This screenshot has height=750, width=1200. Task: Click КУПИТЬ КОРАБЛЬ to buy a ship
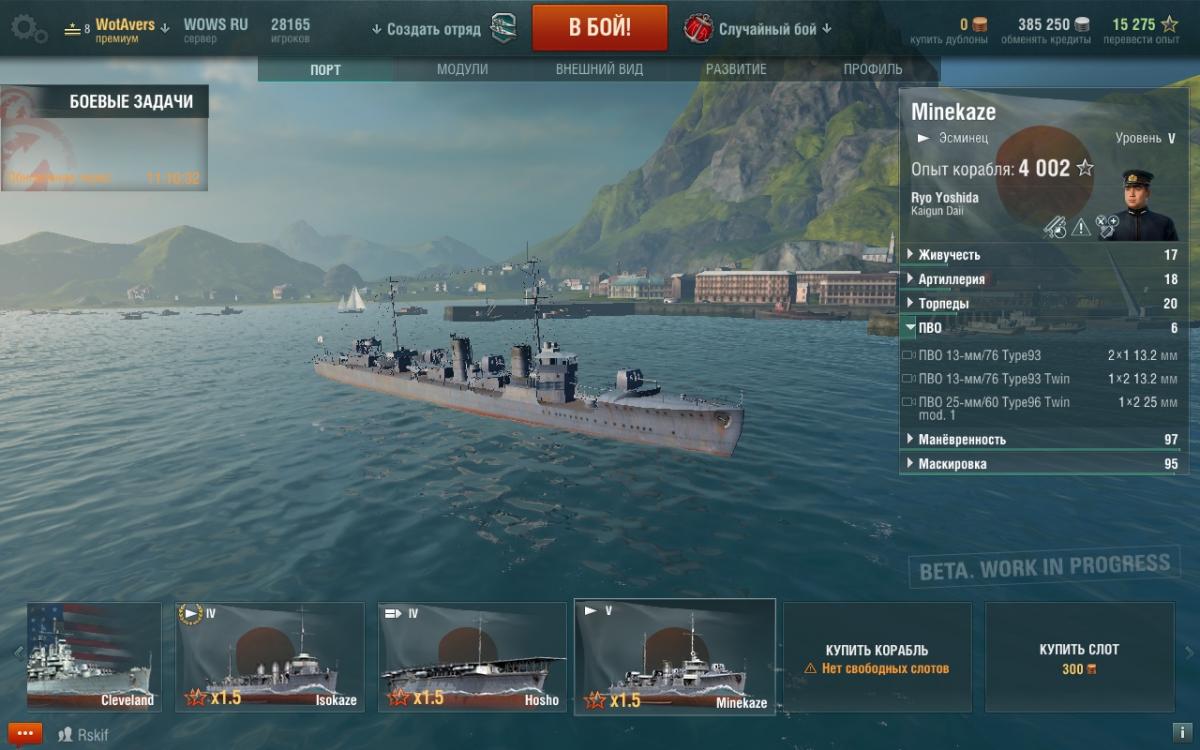[877, 657]
